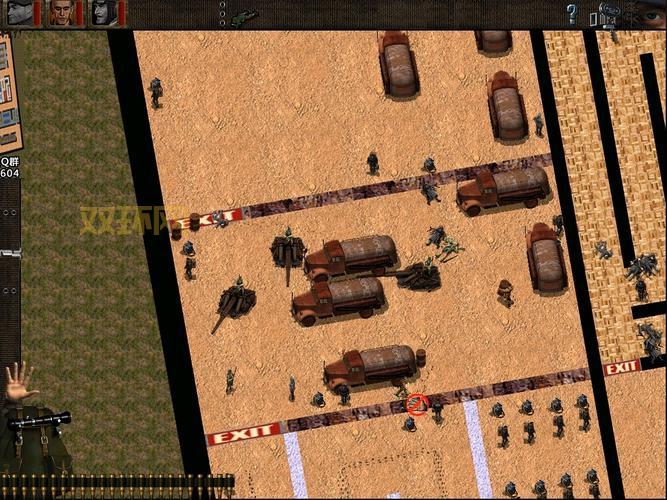This screenshot has width=667, height=500.
Task: Select the first commando portrait
Action: (x=20, y=13)
